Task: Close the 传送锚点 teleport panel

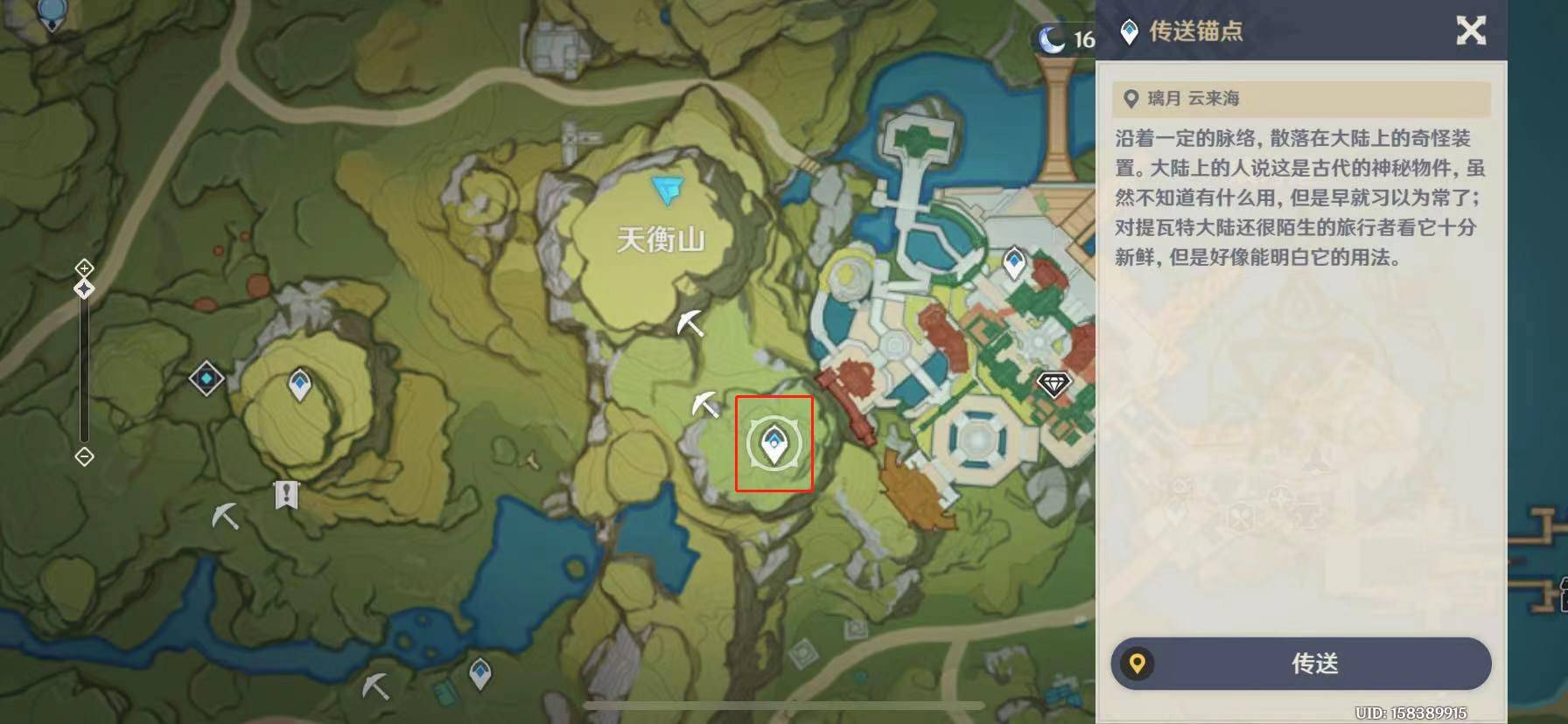Action: coord(1471,31)
